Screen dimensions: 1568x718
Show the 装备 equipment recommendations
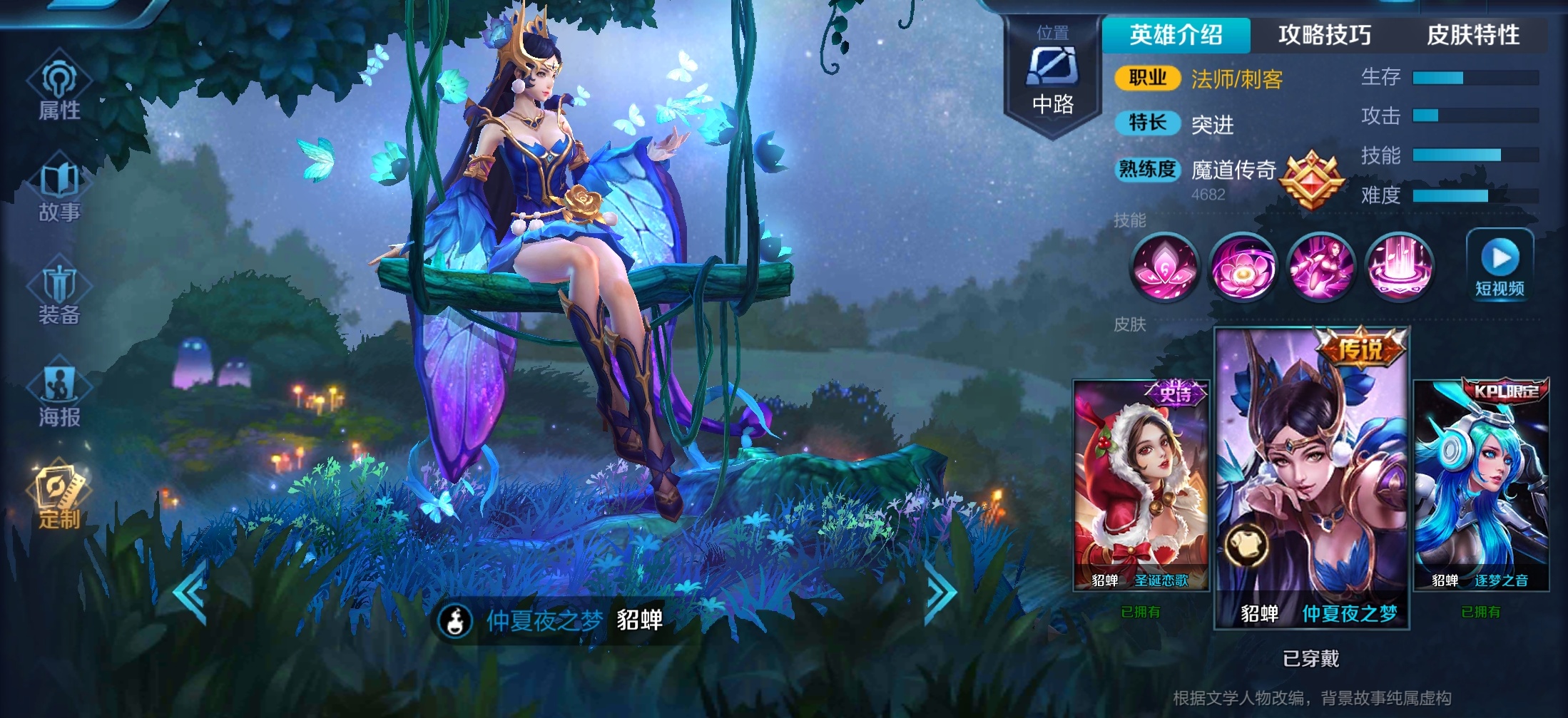coord(59,292)
